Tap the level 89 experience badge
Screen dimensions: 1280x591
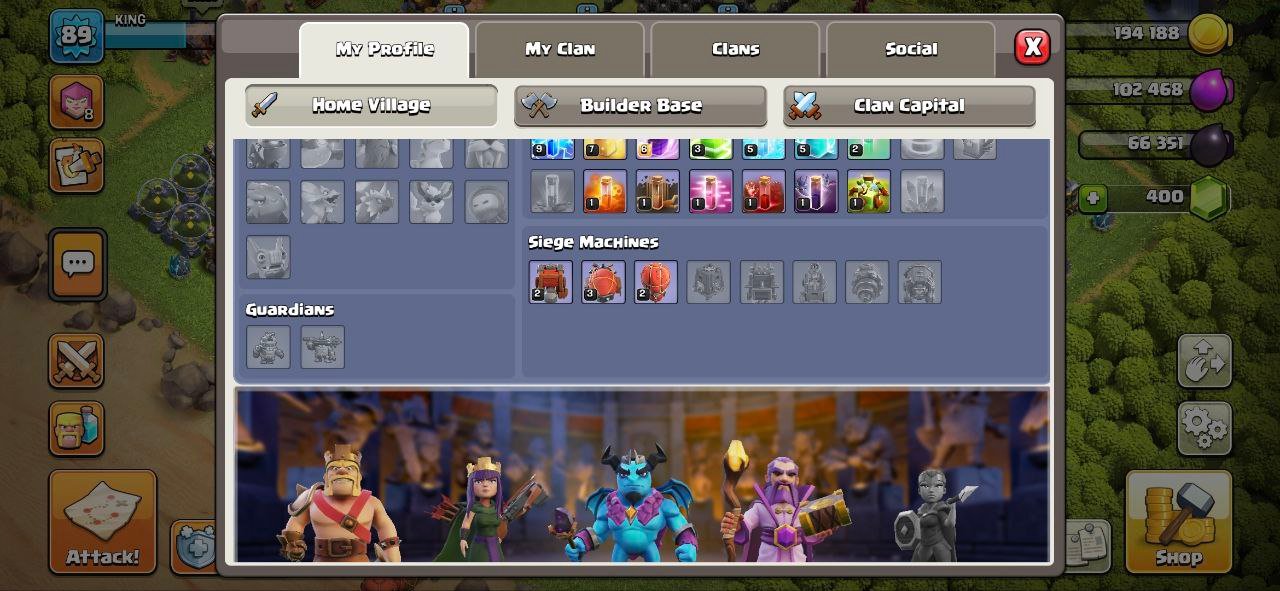click(77, 36)
